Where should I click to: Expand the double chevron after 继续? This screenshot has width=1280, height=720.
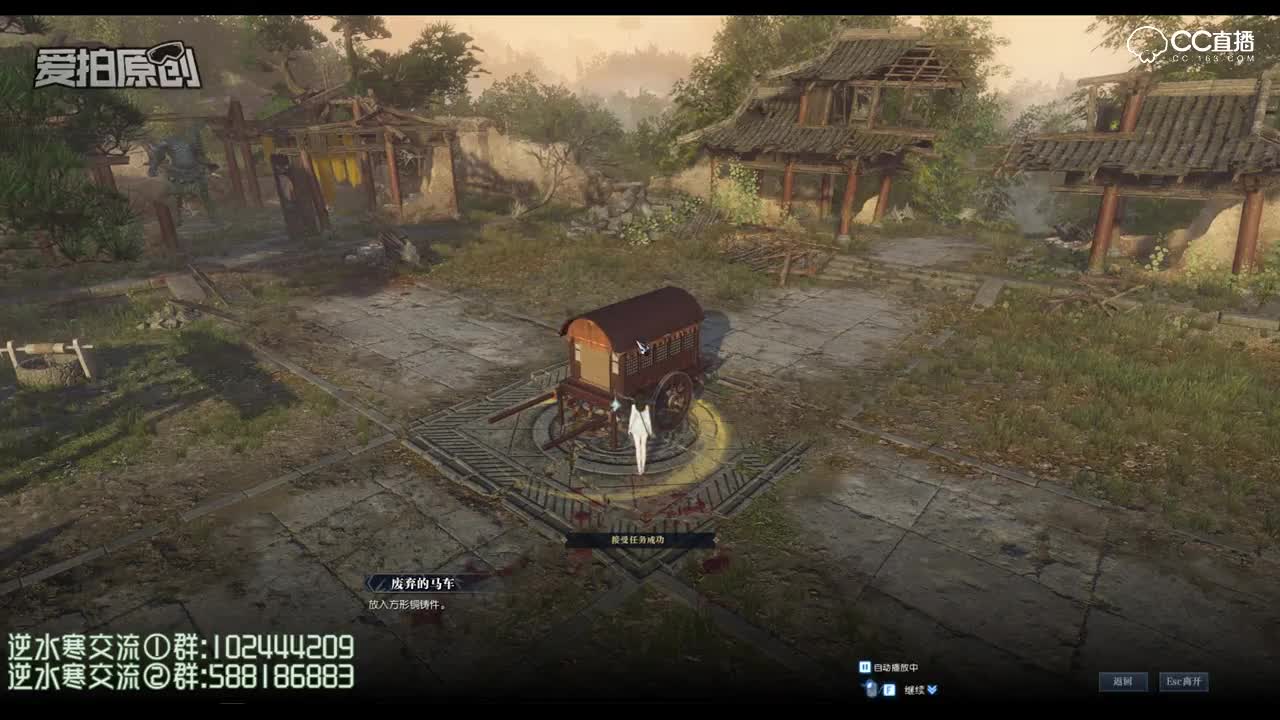[x=931, y=687]
